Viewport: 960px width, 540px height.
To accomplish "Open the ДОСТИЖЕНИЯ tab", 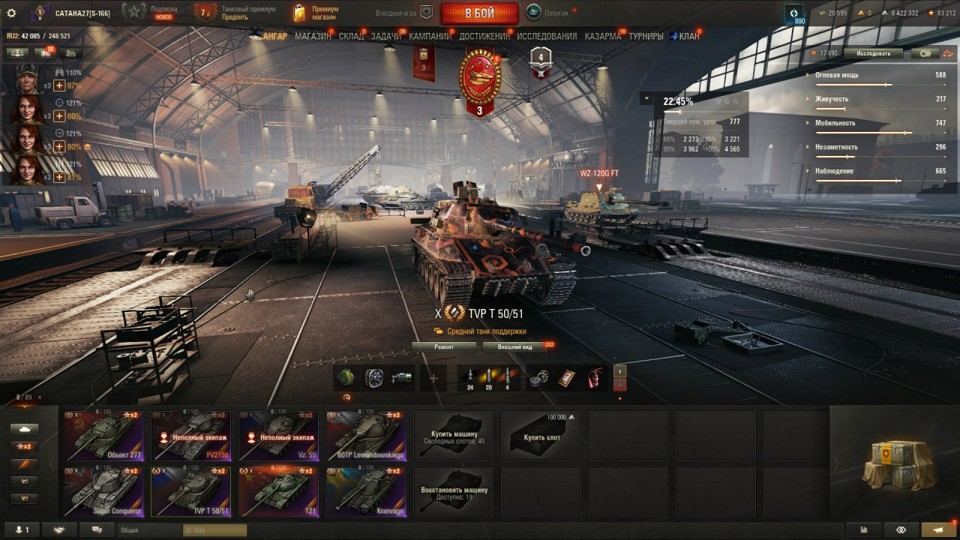I will coord(483,36).
